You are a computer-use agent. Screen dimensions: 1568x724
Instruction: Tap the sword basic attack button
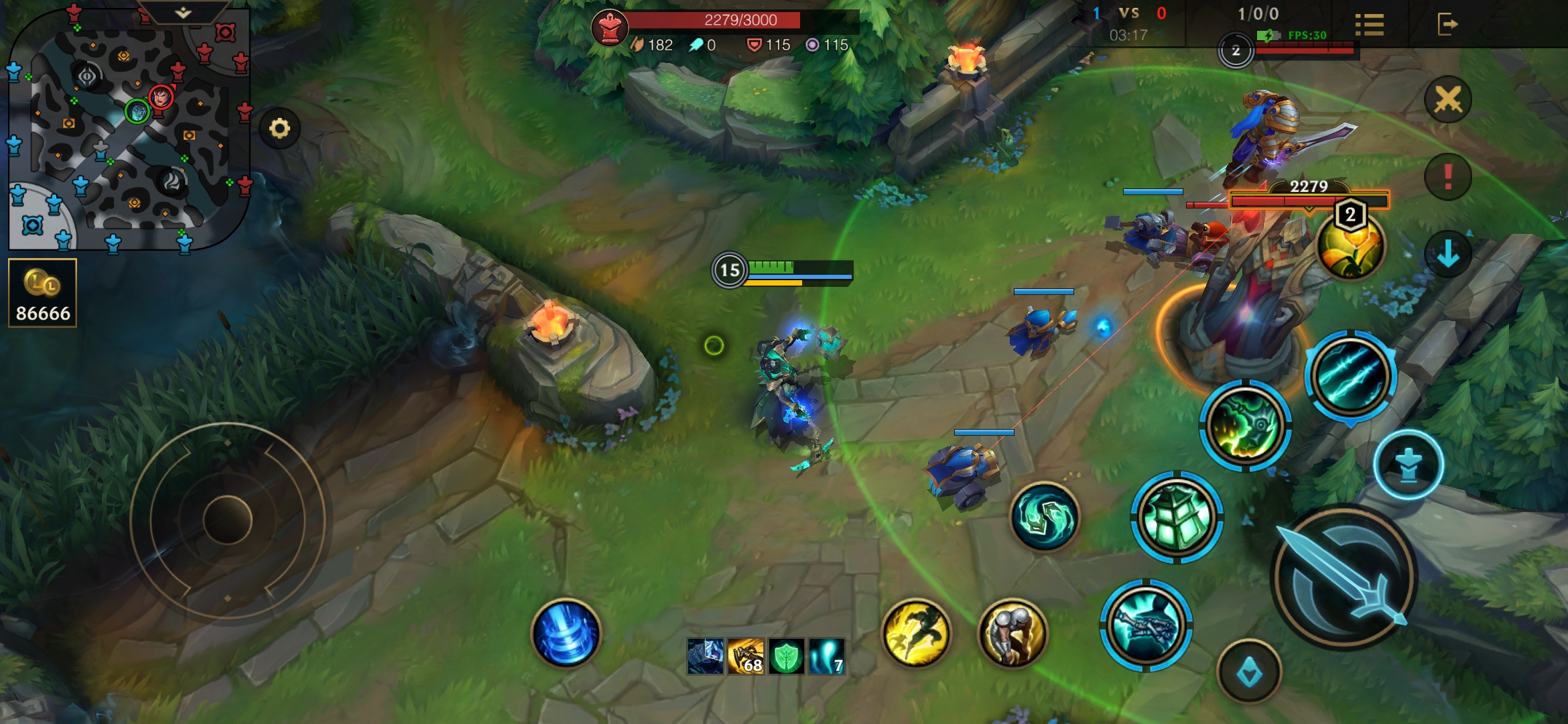click(1344, 577)
